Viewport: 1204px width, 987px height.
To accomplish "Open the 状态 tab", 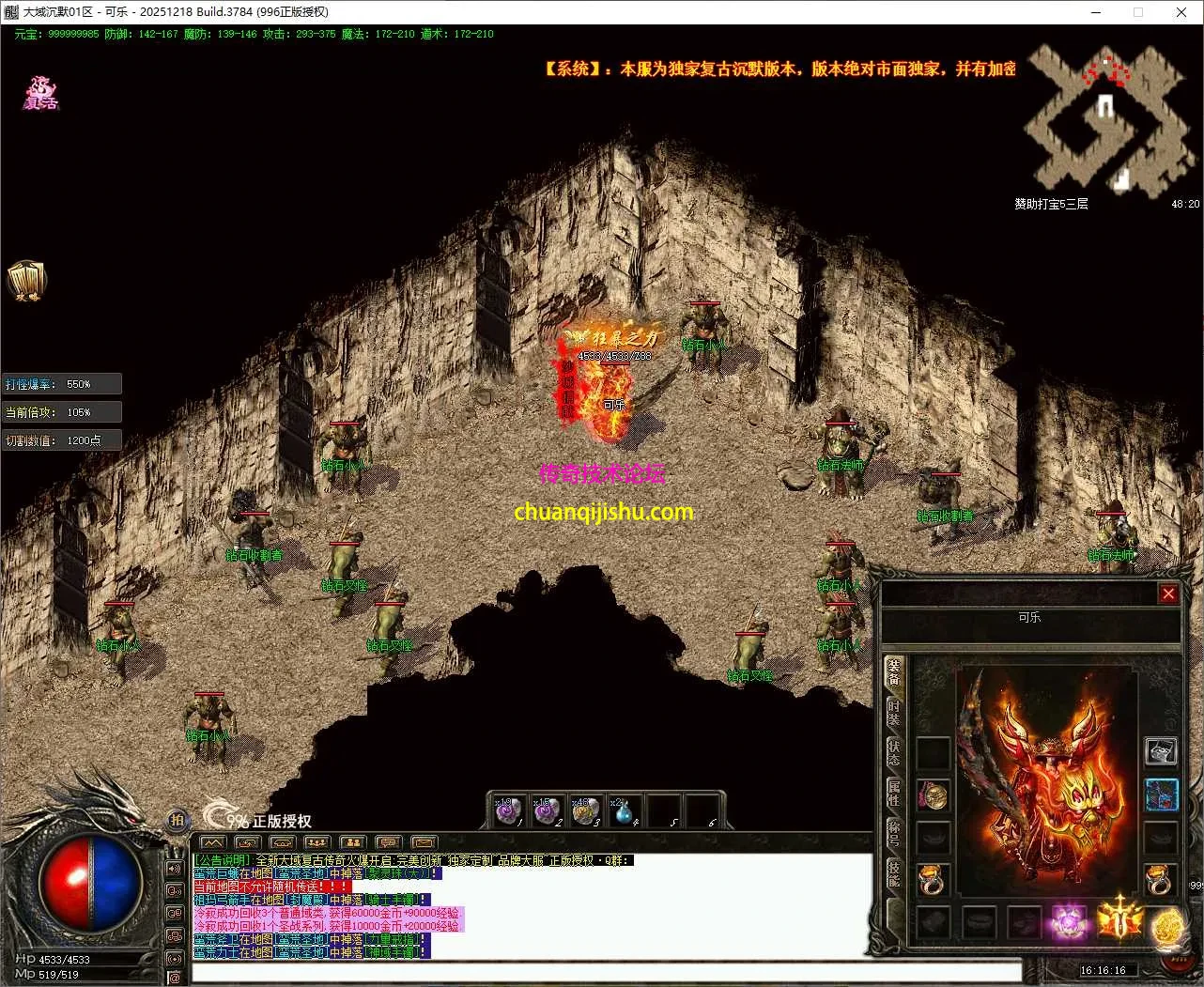I will coord(893,751).
